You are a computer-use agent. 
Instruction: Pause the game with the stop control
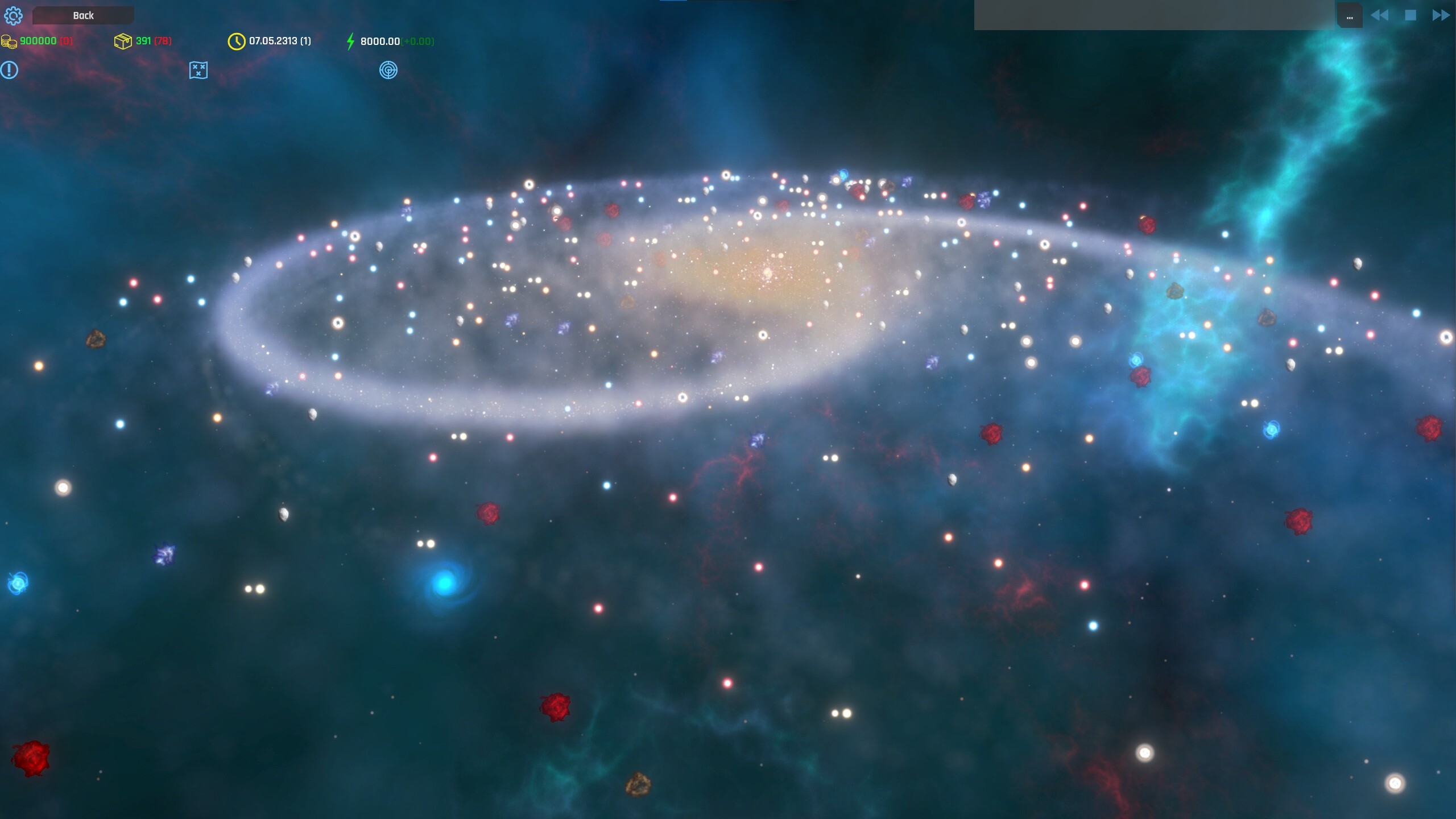(x=1410, y=15)
